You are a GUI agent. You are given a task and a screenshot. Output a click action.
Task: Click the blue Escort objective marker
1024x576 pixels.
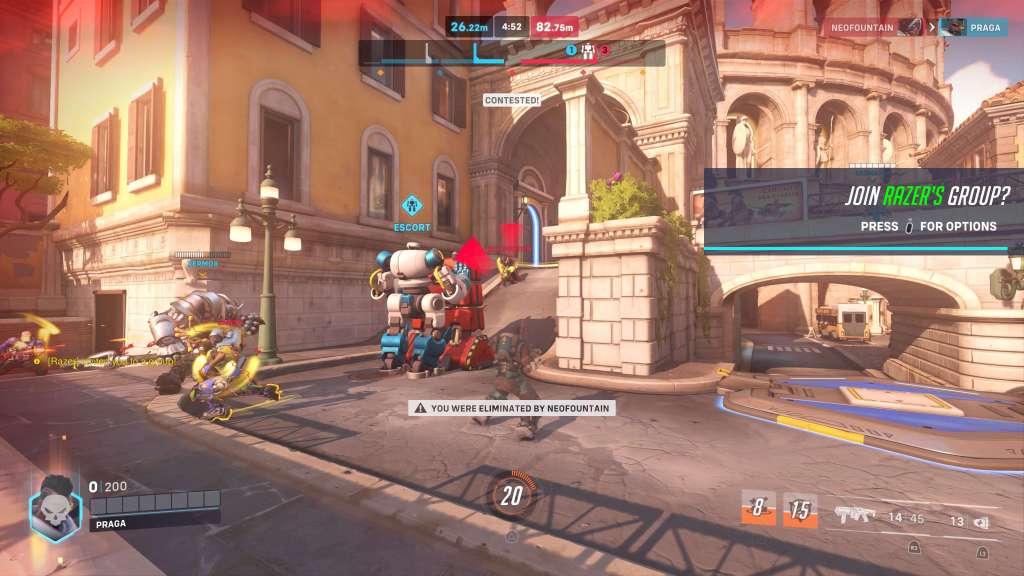412,208
